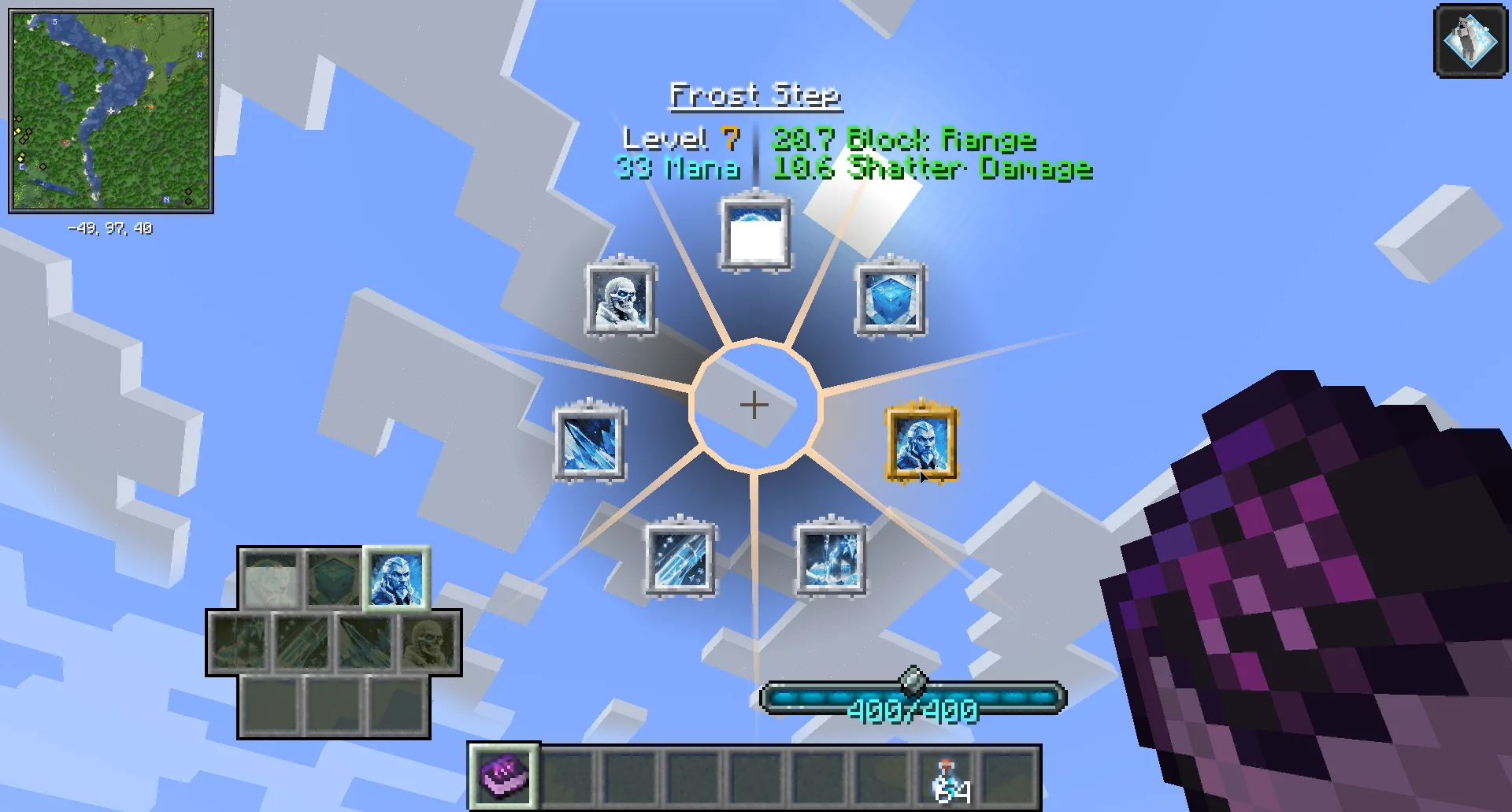Click the crosshair center of the spell wheel
1512x812 pixels.
[x=754, y=405]
